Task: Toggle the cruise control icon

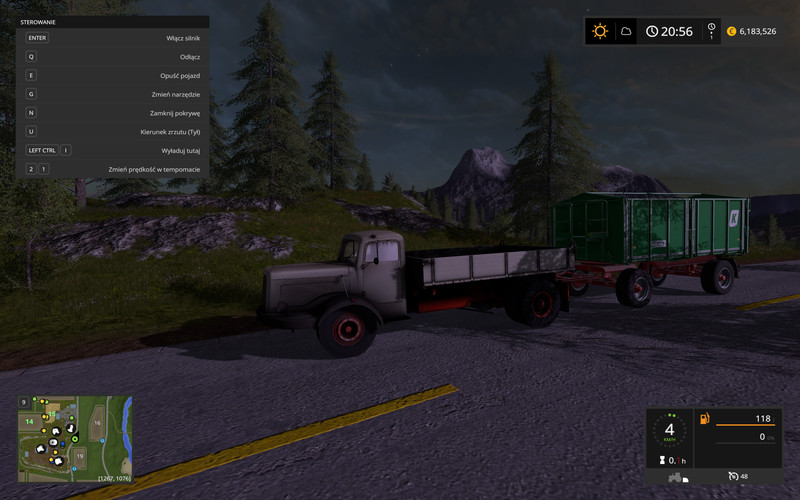Action: [x=733, y=476]
